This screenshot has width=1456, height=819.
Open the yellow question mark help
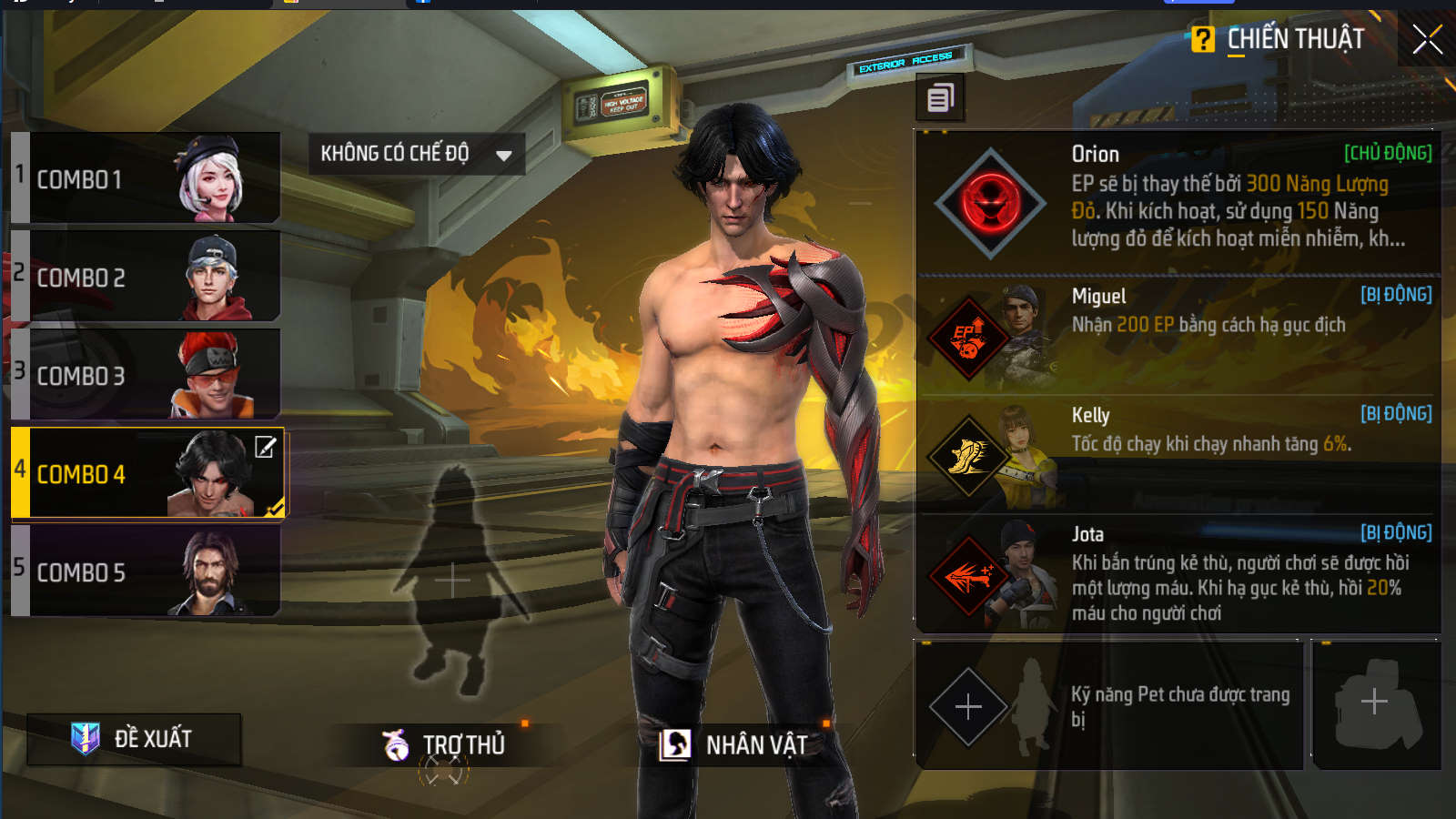[x=1202, y=39]
